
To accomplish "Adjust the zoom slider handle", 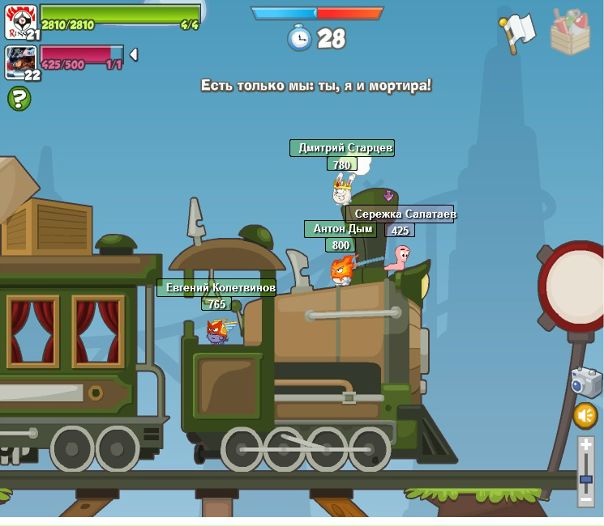I will coord(586,483).
